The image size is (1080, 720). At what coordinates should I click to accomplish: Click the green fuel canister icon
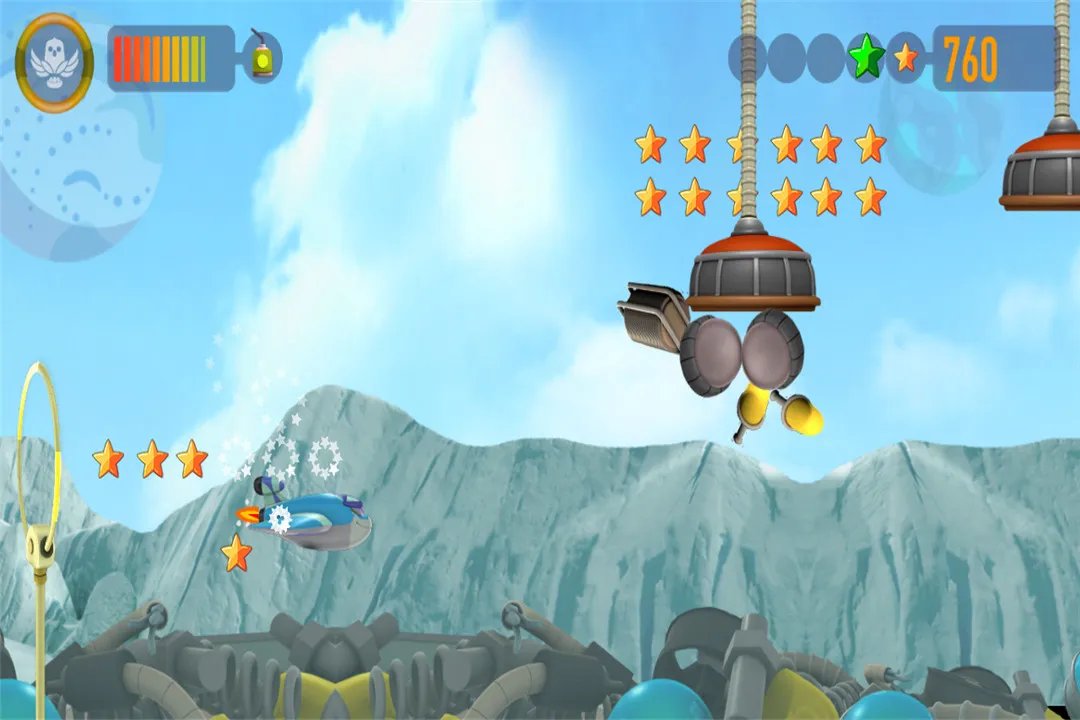point(262,58)
